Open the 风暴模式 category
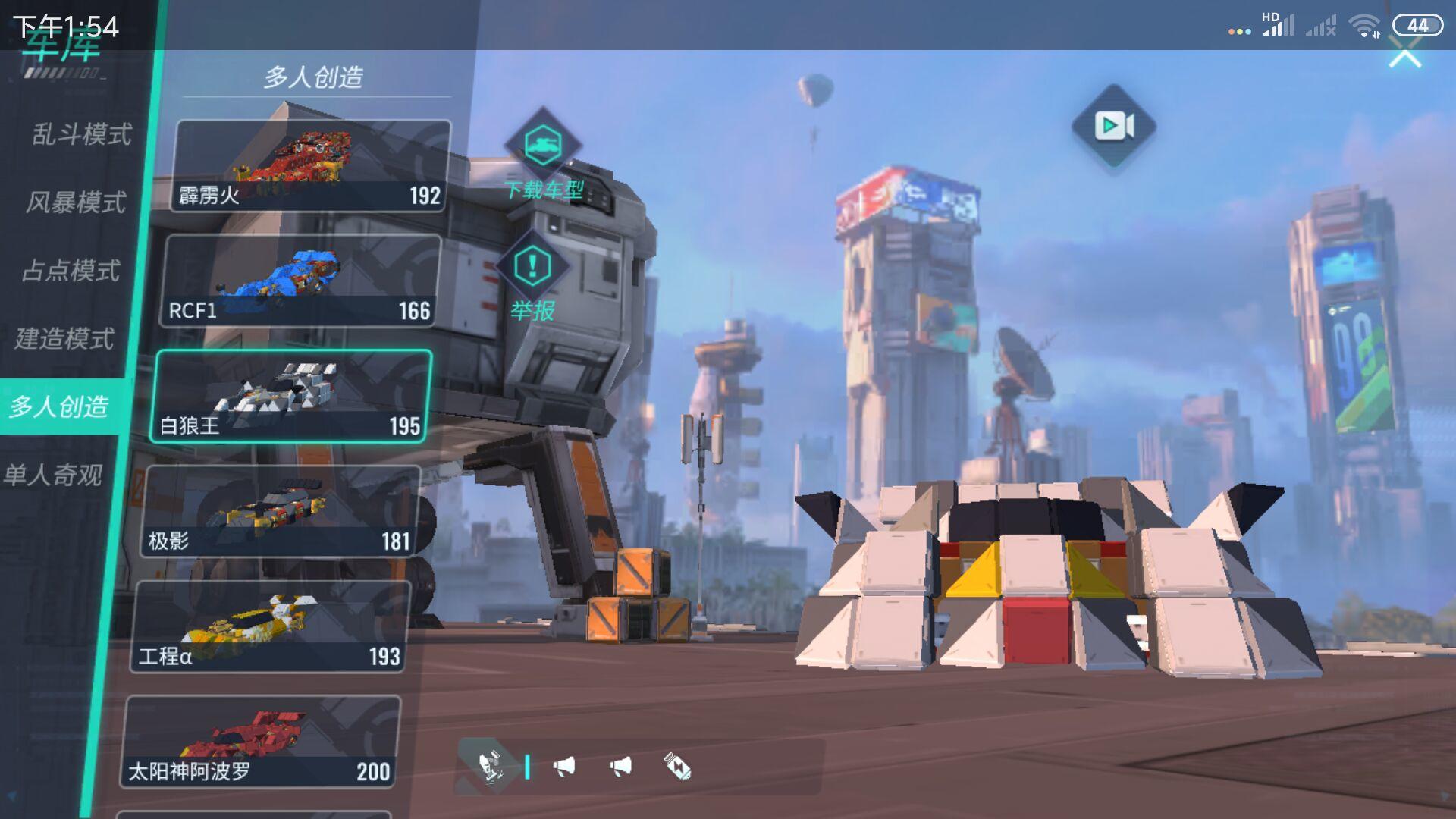 76,202
